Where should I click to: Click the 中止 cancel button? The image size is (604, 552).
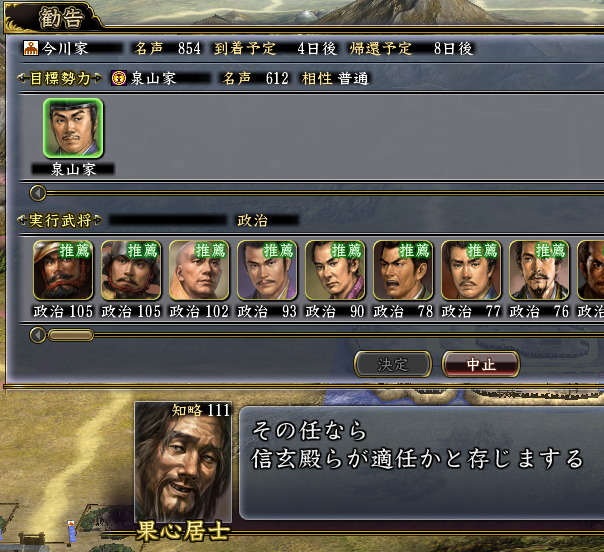tap(481, 364)
